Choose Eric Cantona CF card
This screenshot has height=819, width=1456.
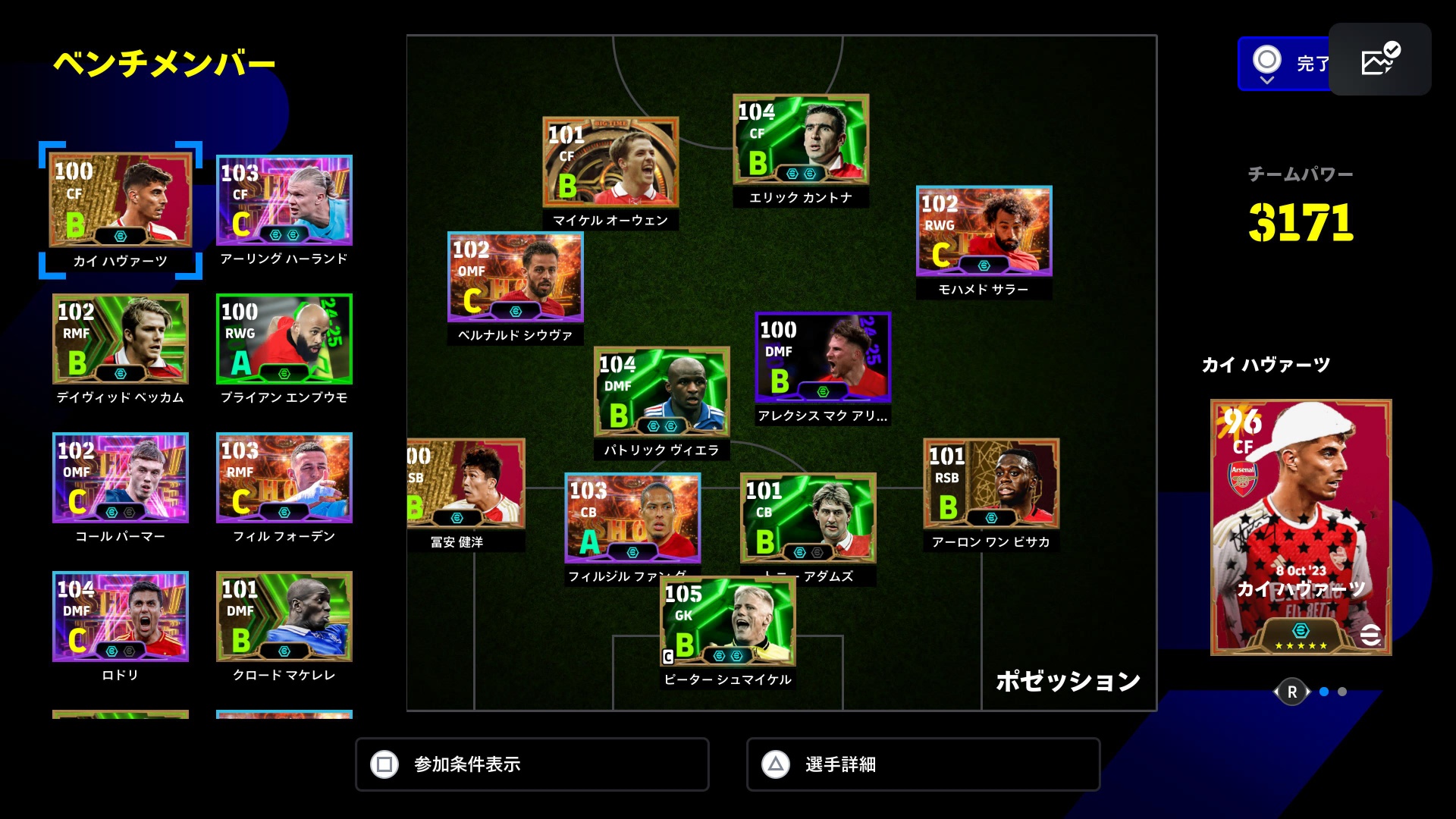(801, 140)
